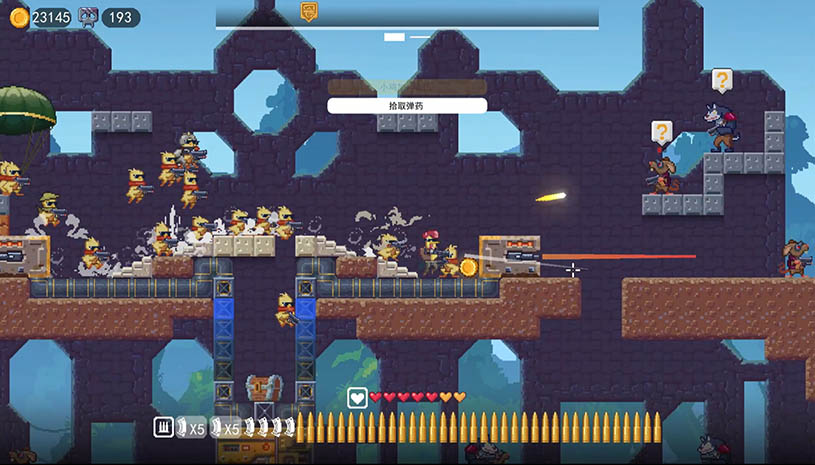The image size is (815, 465).
Task: Click the robot head token icon
Action: click(89, 17)
